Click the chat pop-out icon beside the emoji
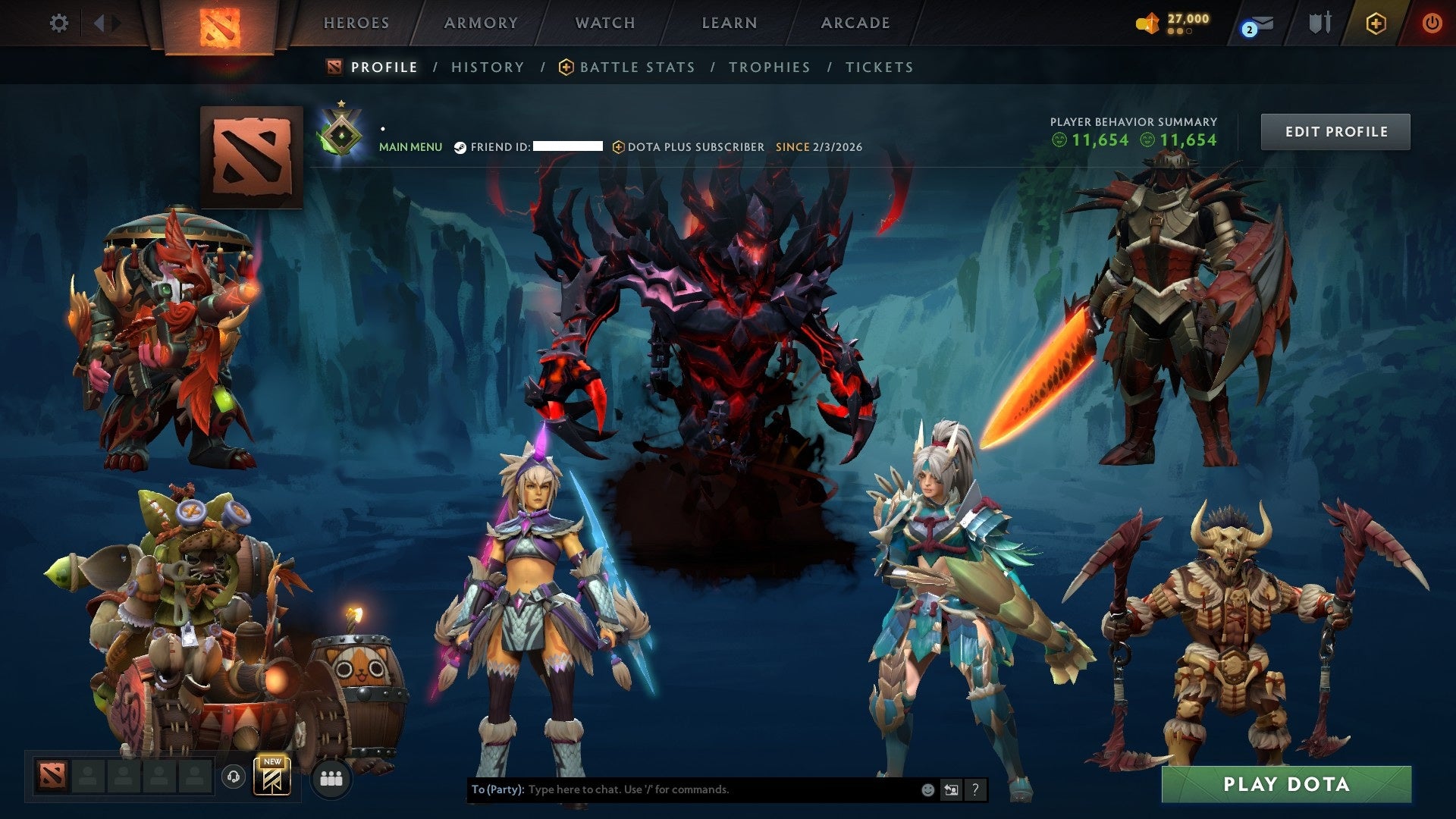This screenshot has width=1456, height=819. pyautogui.click(x=951, y=789)
